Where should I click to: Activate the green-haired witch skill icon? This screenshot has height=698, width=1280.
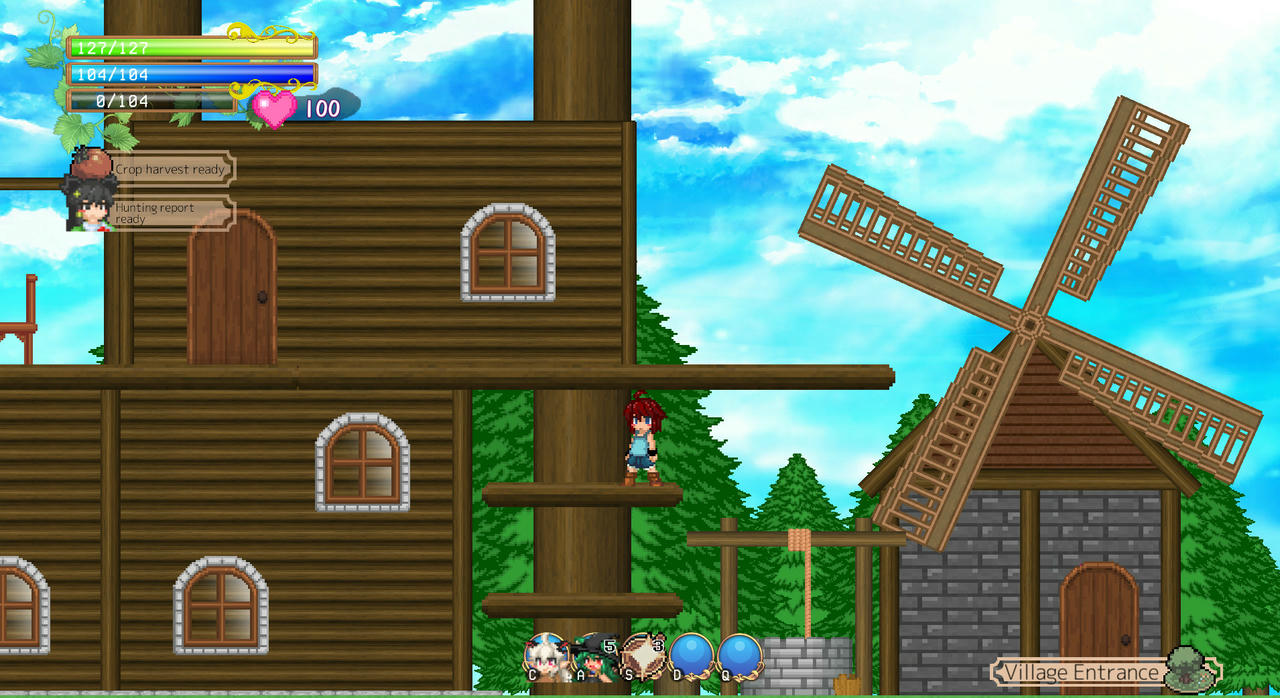594,655
